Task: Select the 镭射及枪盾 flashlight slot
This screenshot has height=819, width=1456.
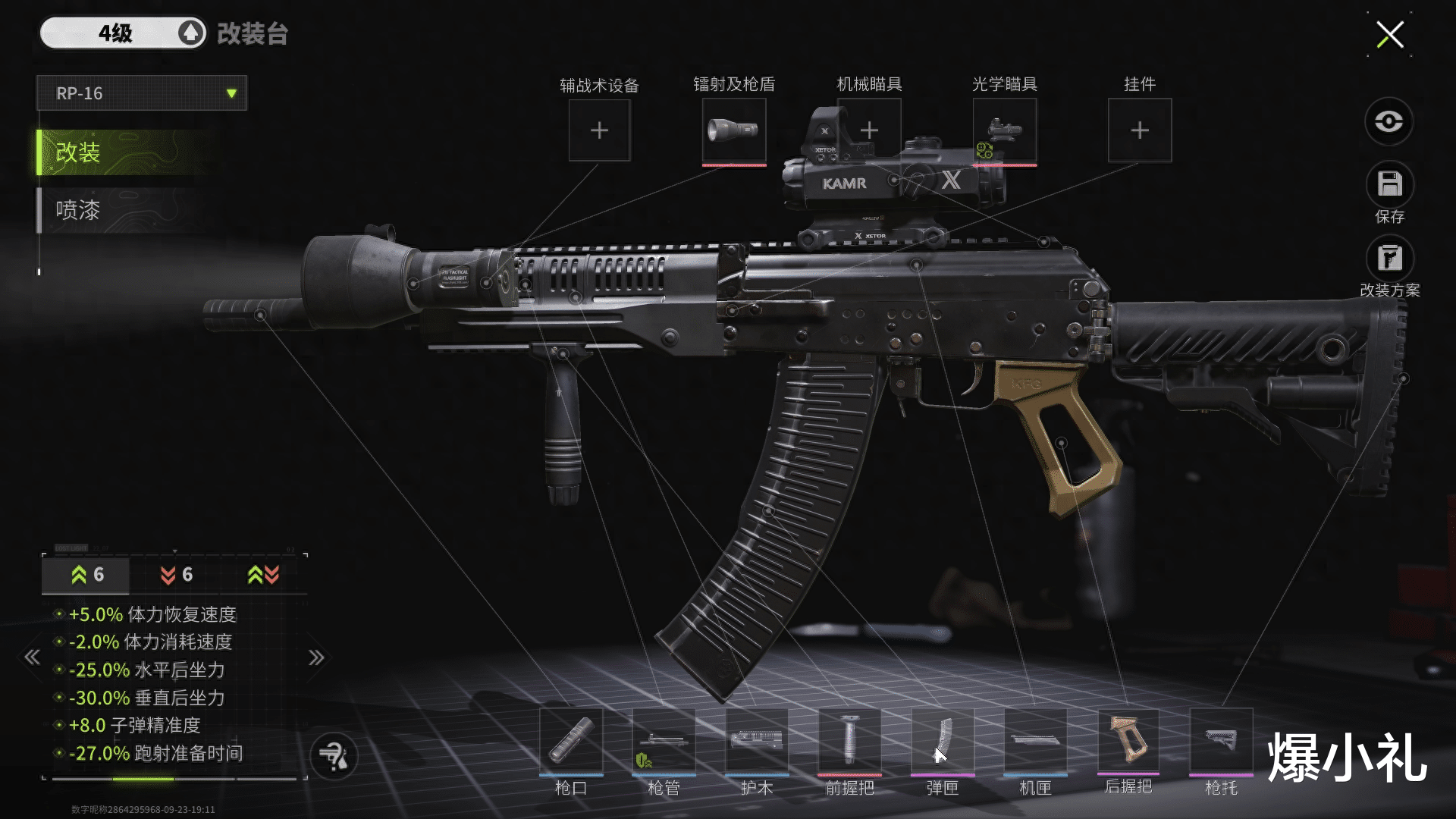Action: click(733, 130)
